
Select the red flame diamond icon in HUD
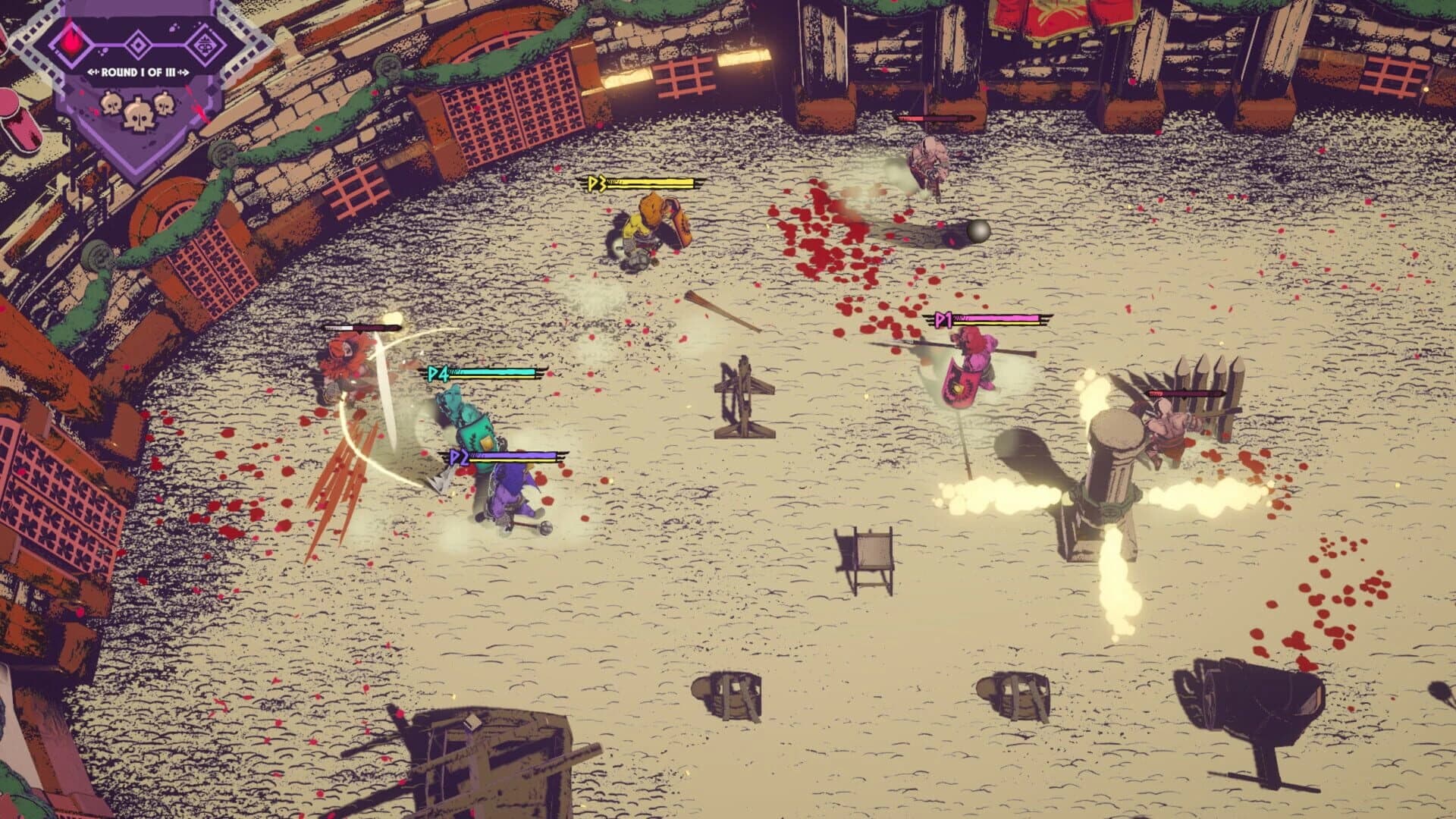pos(71,42)
